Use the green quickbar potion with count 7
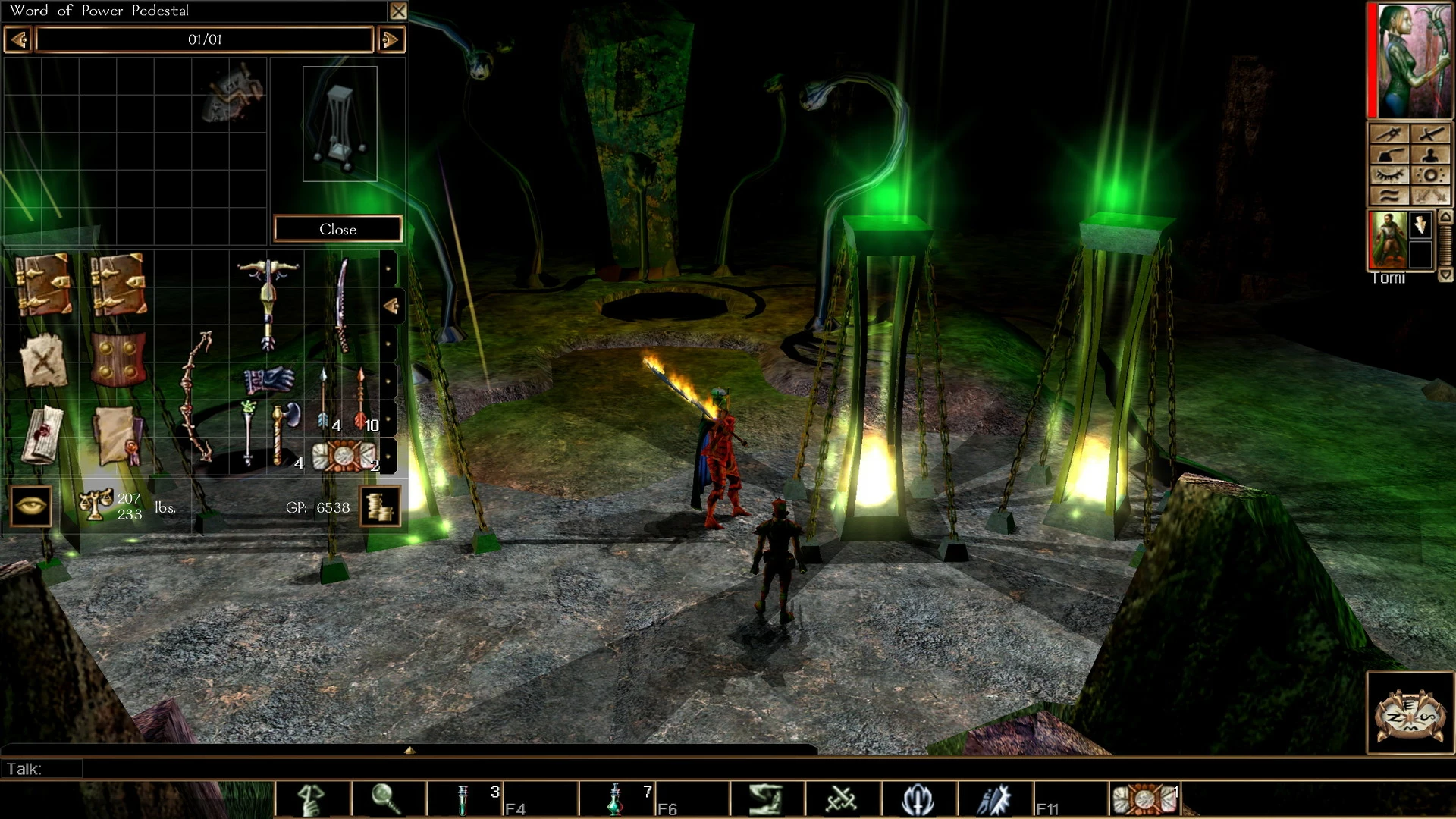This screenshot has height=819, width=1456. (x=615, y=800)
